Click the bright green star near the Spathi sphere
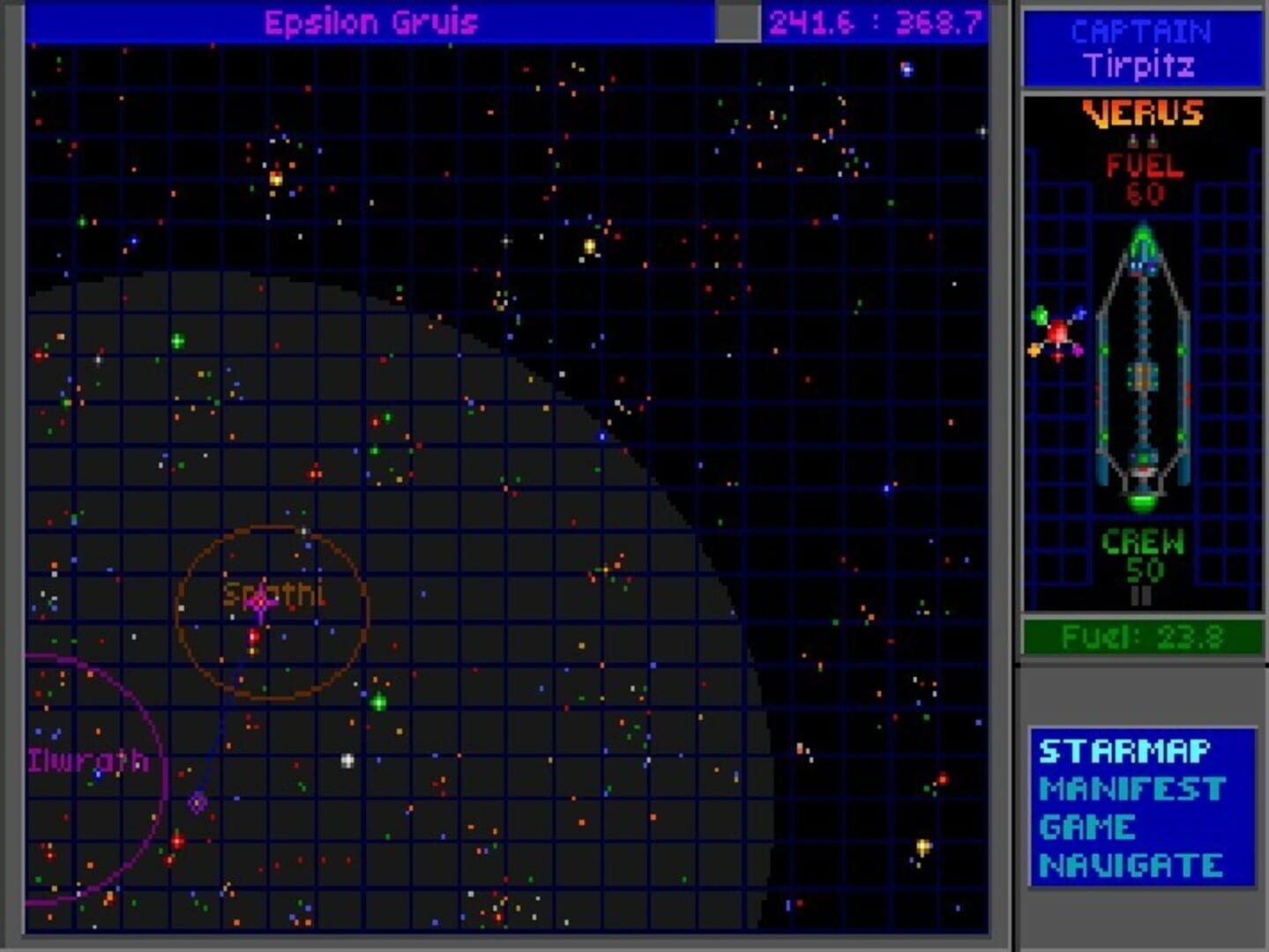The height and width of the screenshot is (952, 1269). click(x=380, y=703)
